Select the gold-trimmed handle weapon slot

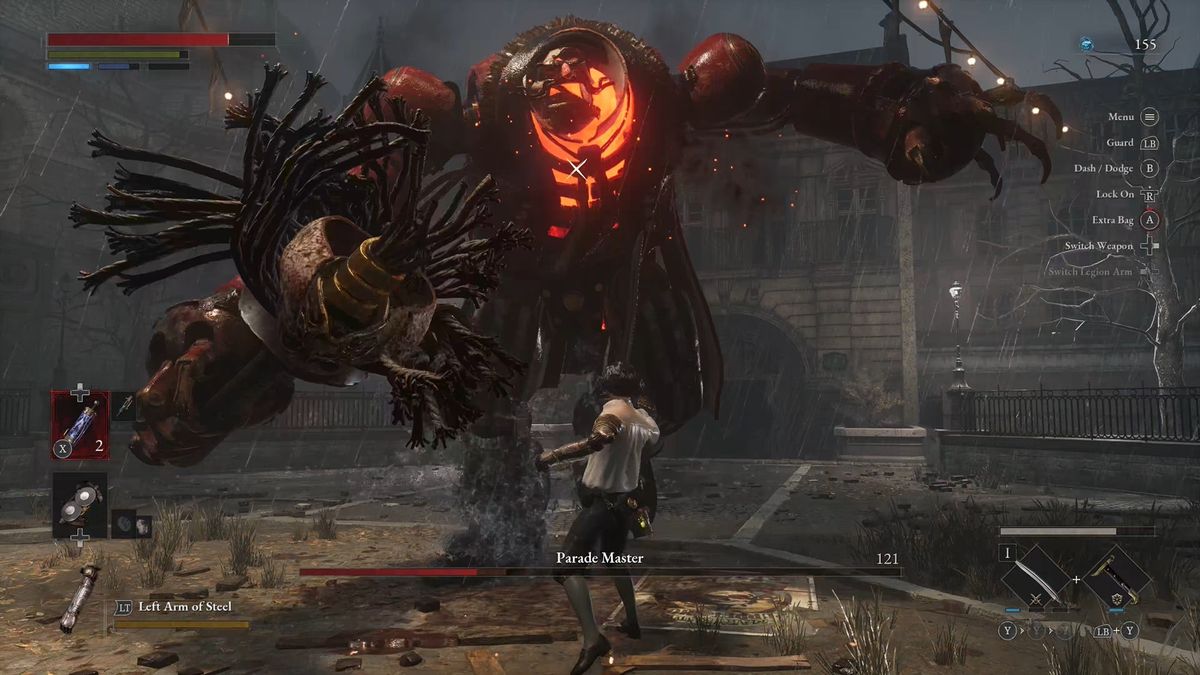click(x=1114, y=576)
